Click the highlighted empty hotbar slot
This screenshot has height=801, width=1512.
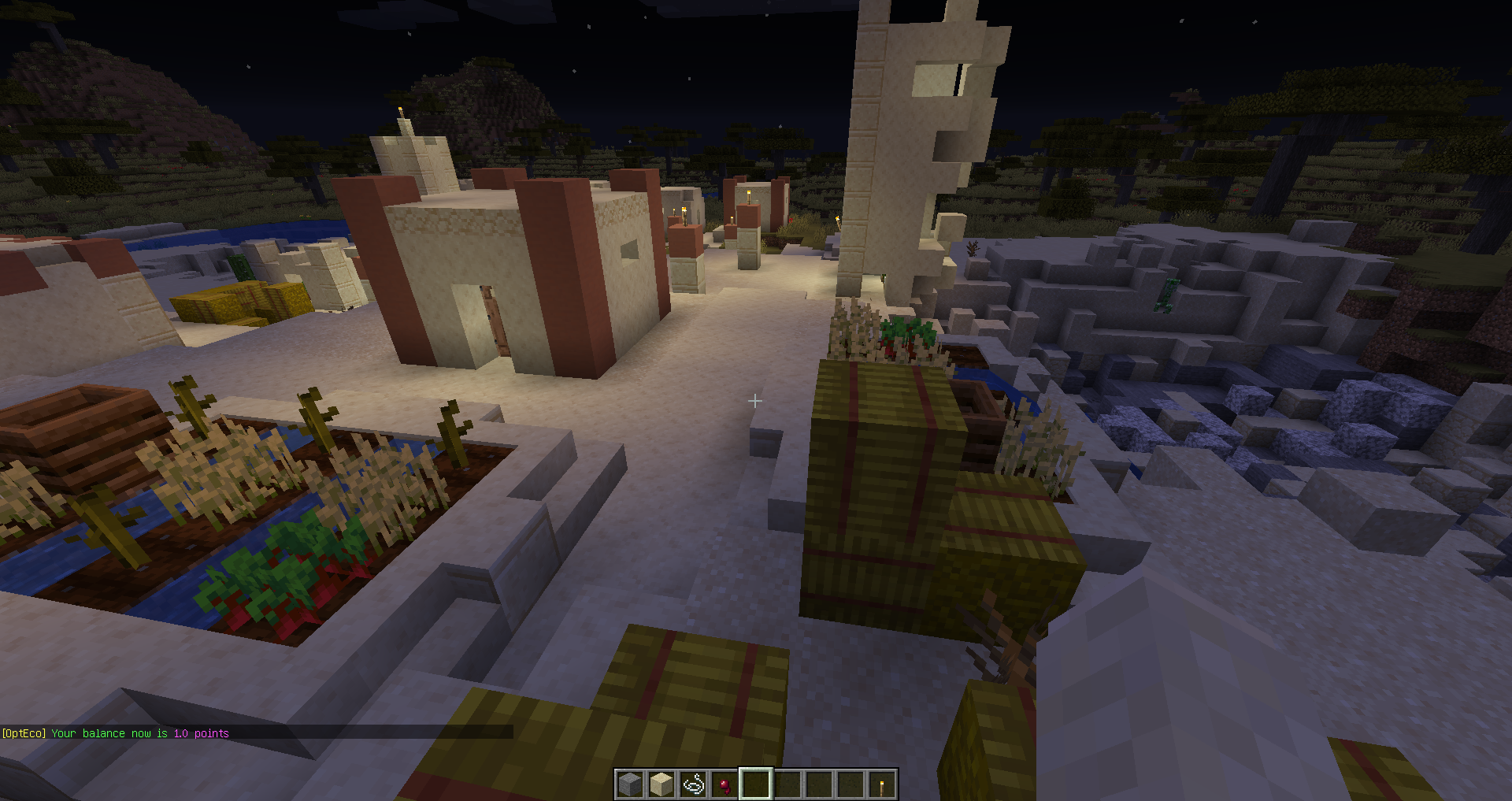[756, 784]
